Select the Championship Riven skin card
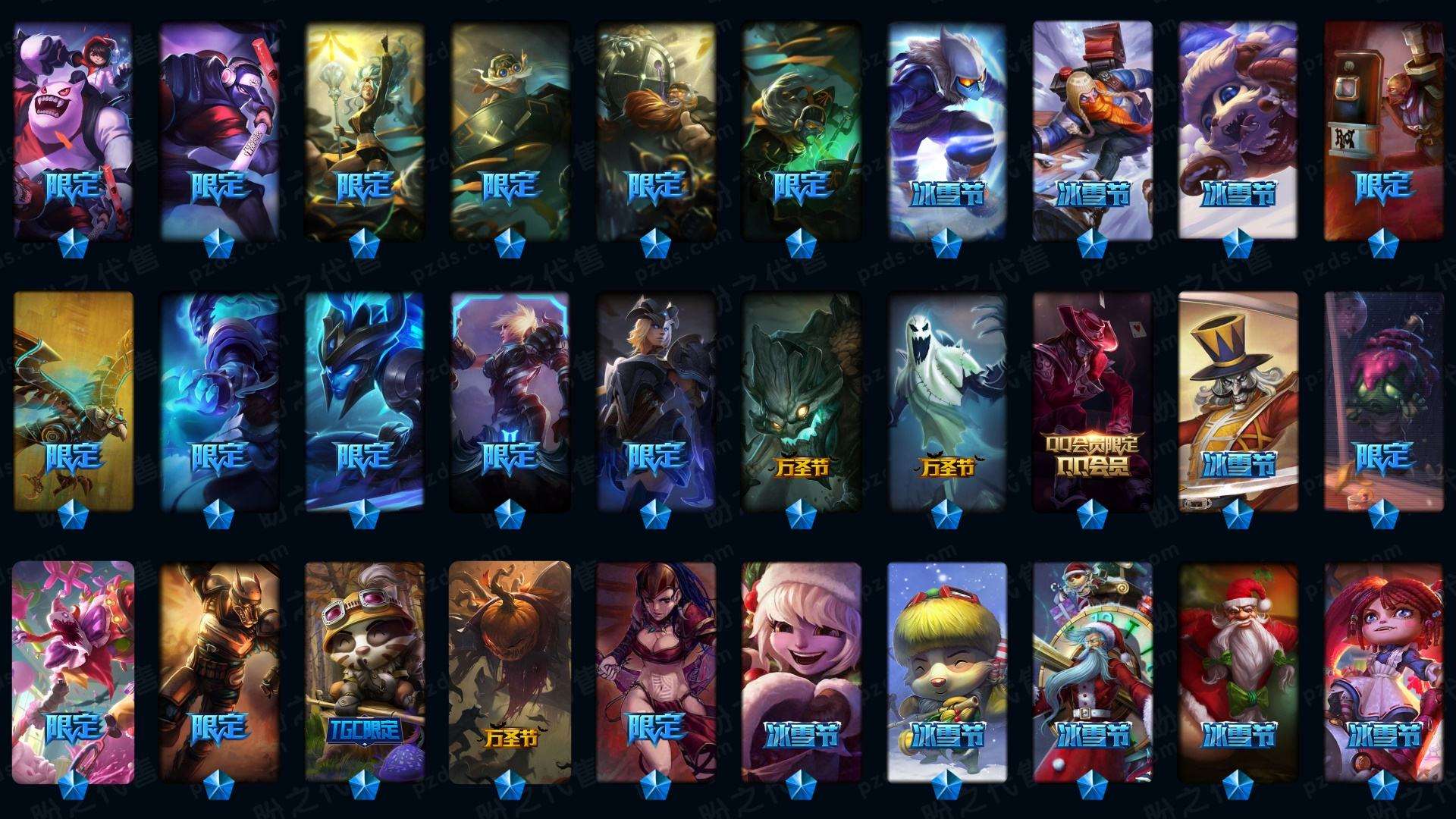The height and width of the screenshot is (819, 1456). click(510, 400)
